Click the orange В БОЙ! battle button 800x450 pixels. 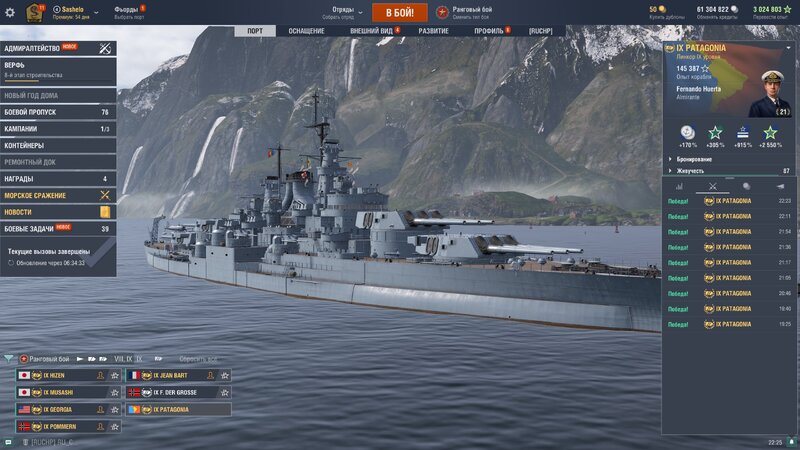(399, 12)
